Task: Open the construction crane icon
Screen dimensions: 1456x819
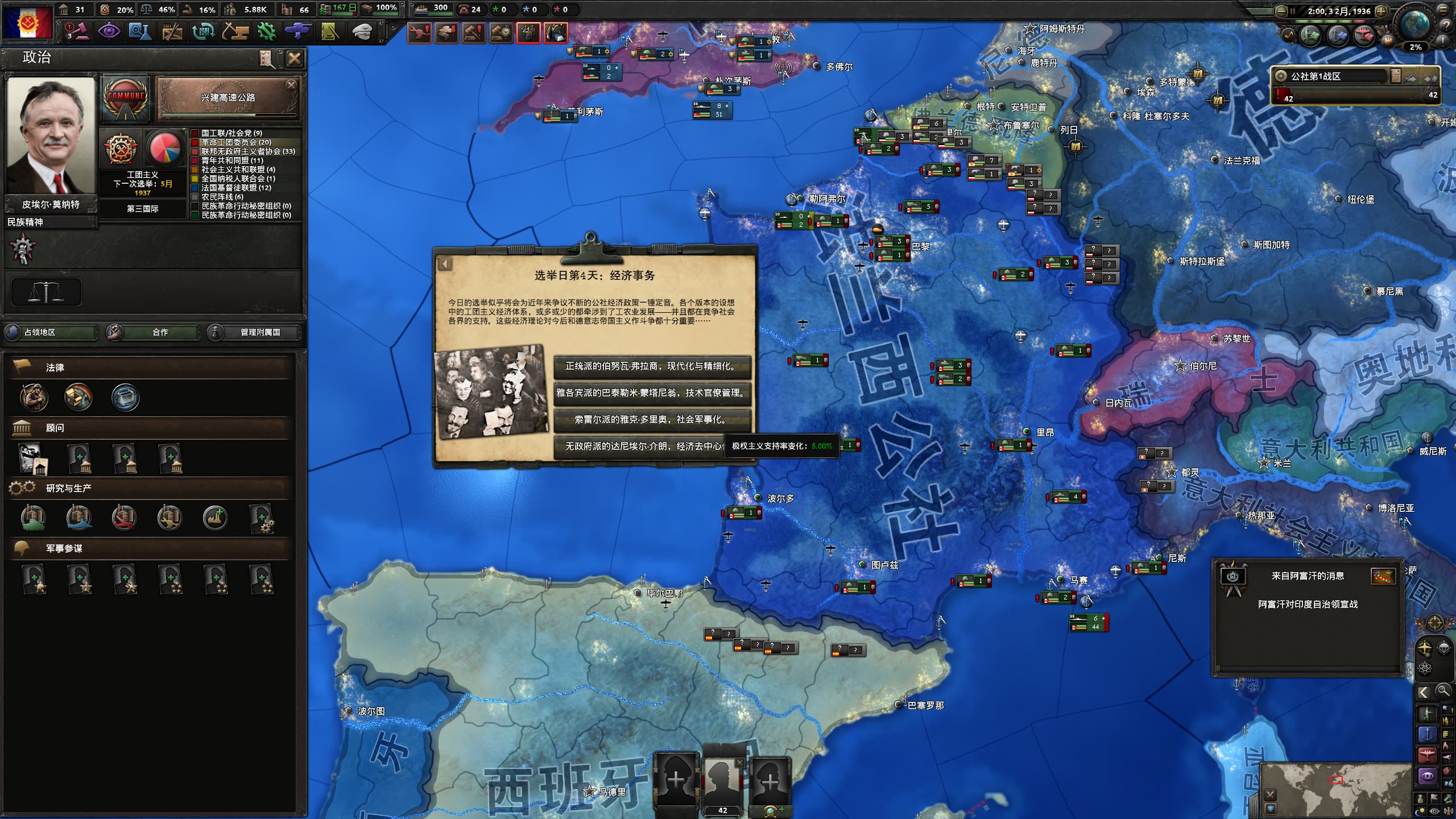Action: (235, 31)
